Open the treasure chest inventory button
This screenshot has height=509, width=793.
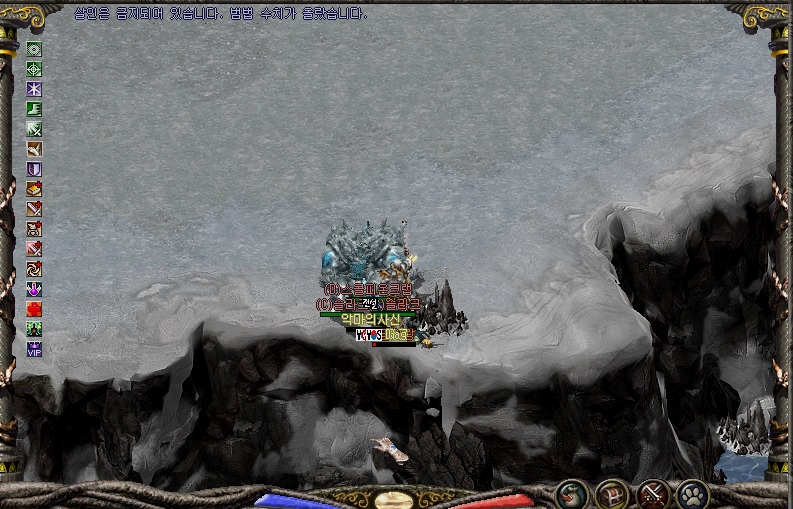click(612, 493)
